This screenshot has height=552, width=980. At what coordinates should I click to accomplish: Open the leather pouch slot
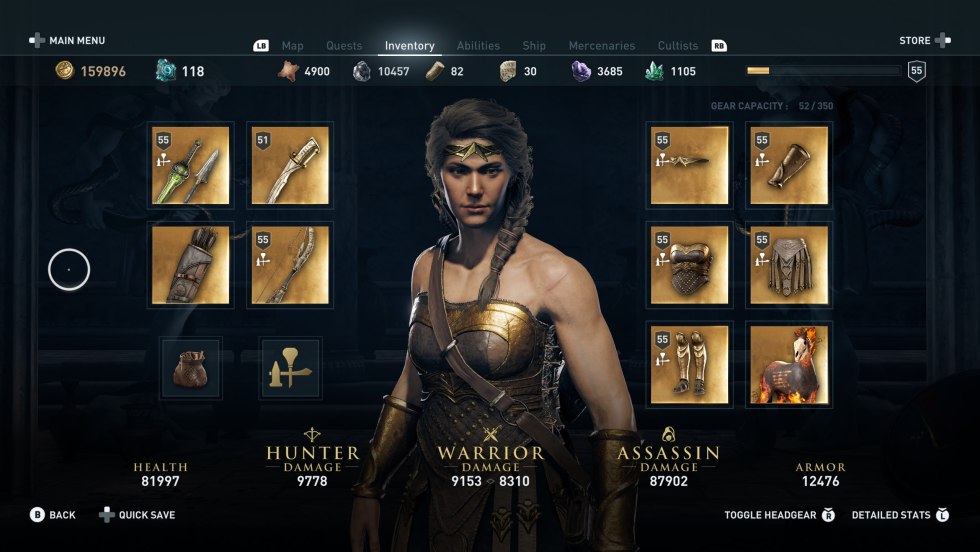click(x=190, y=368)
